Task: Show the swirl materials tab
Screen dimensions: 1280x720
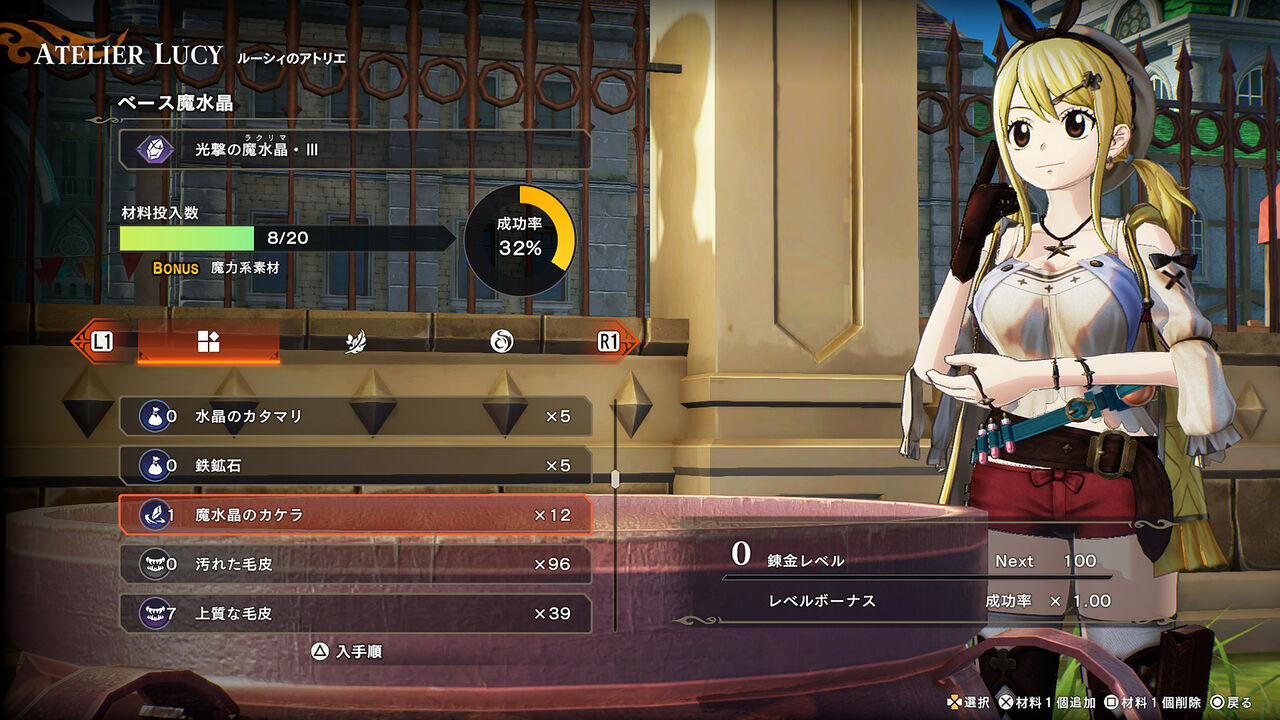Action: click(x=501, y=342)
